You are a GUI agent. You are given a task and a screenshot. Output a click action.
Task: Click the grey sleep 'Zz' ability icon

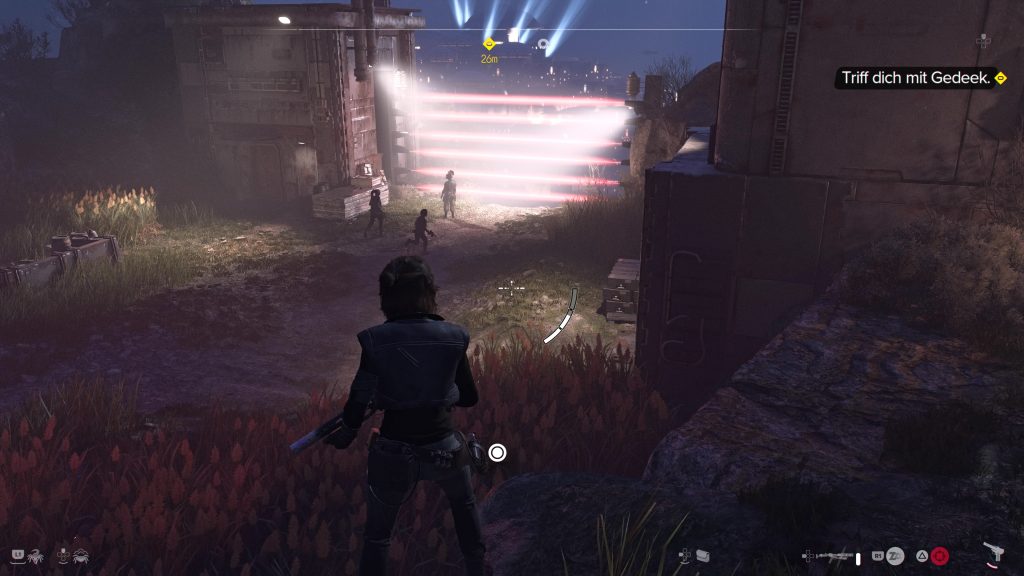(896, 555)
